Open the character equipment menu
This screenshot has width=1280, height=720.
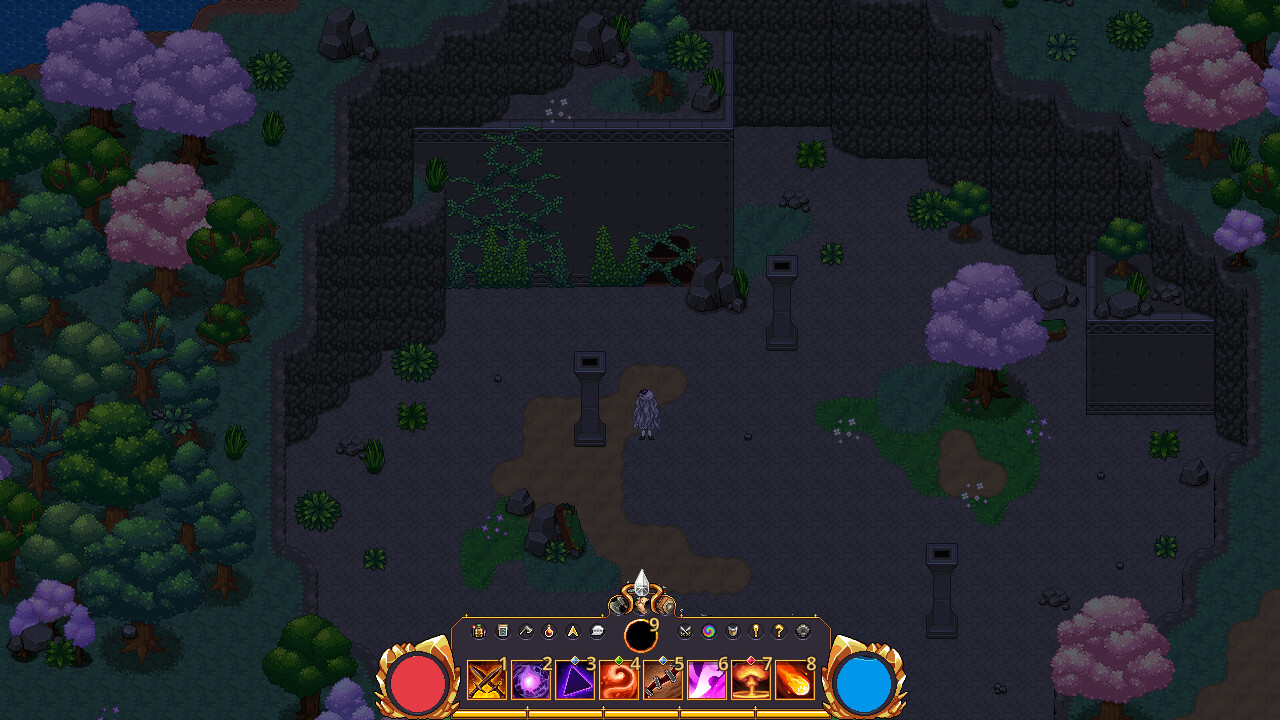pos(479,631)
